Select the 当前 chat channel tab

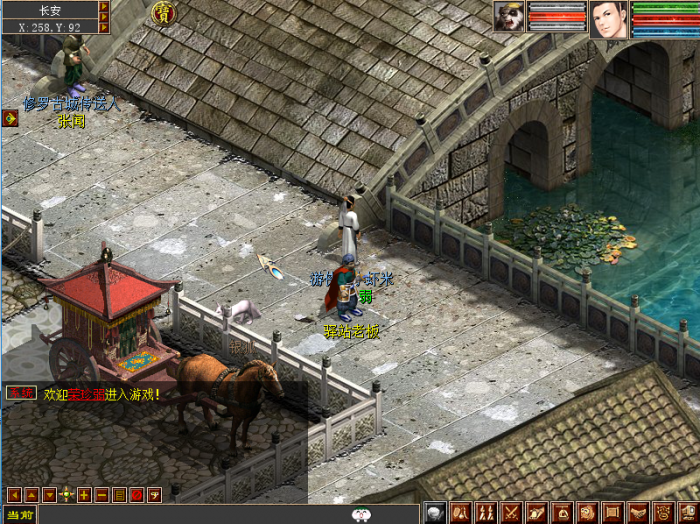tap(19, 516)
